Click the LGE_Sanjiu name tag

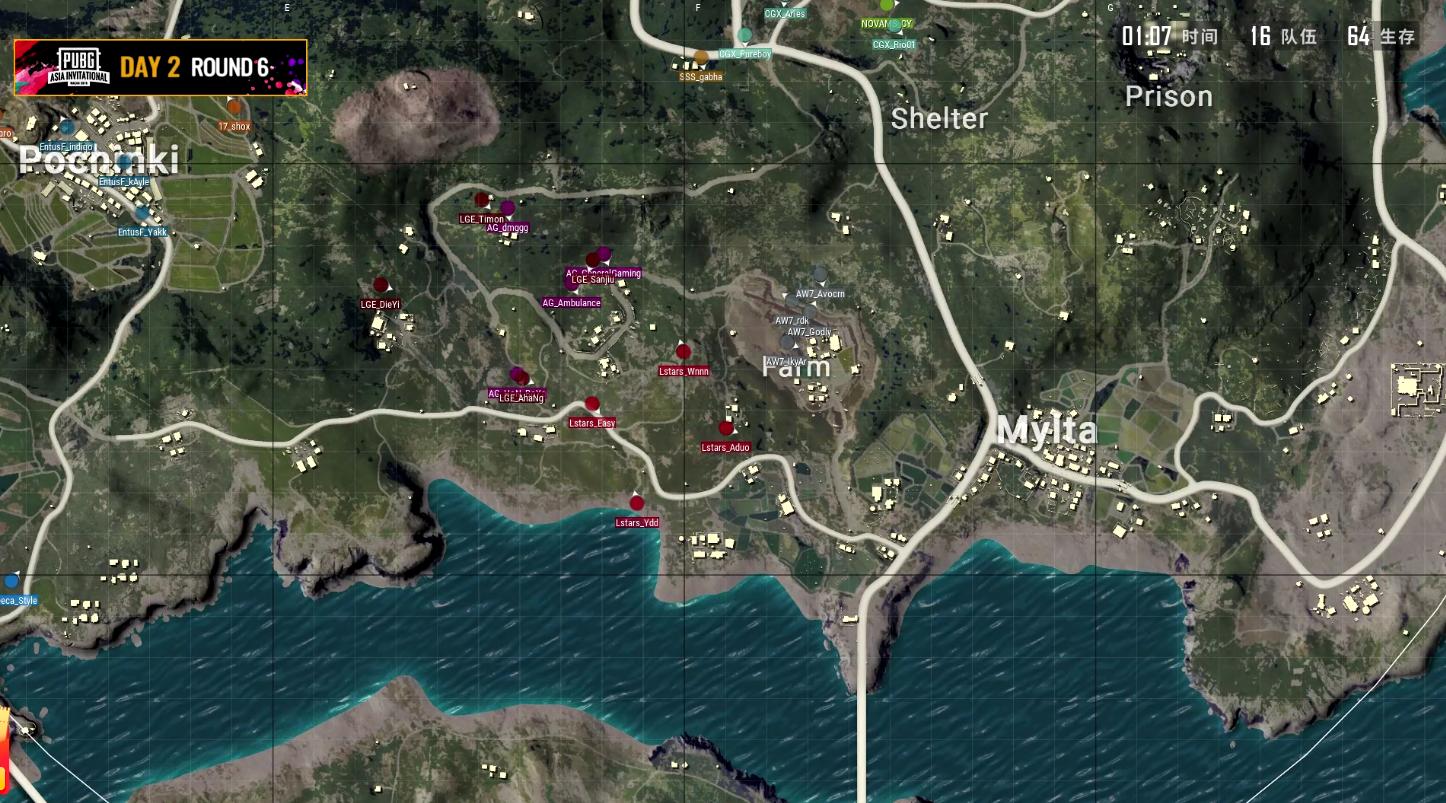click(592, 281)
